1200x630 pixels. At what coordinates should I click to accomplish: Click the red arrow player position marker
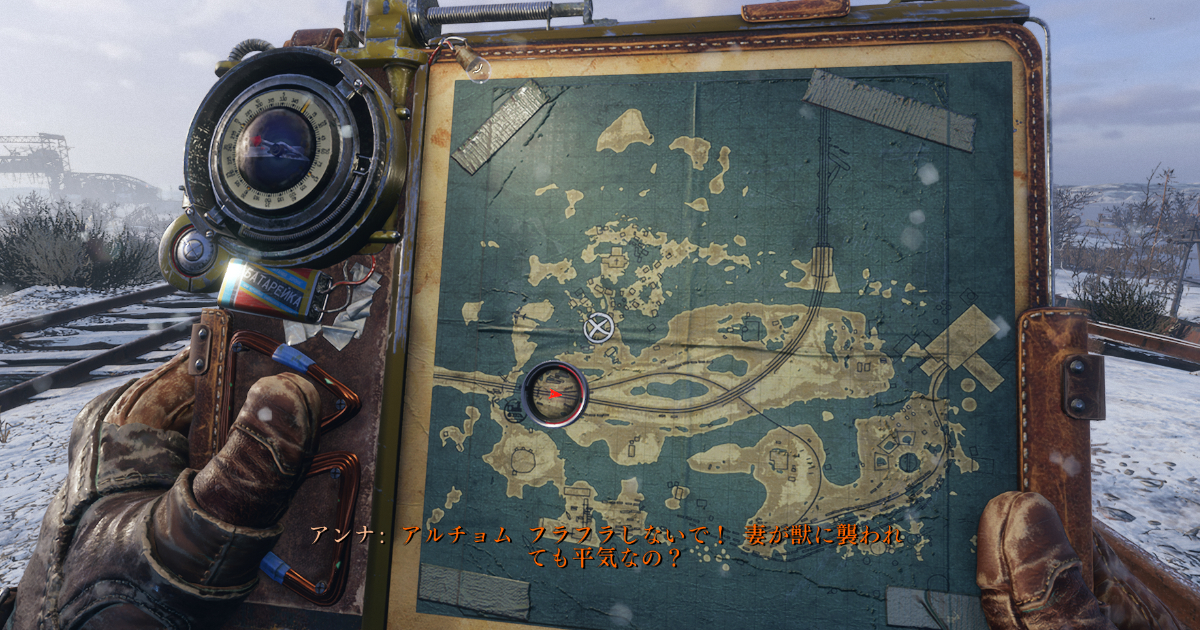coord(553,394)
